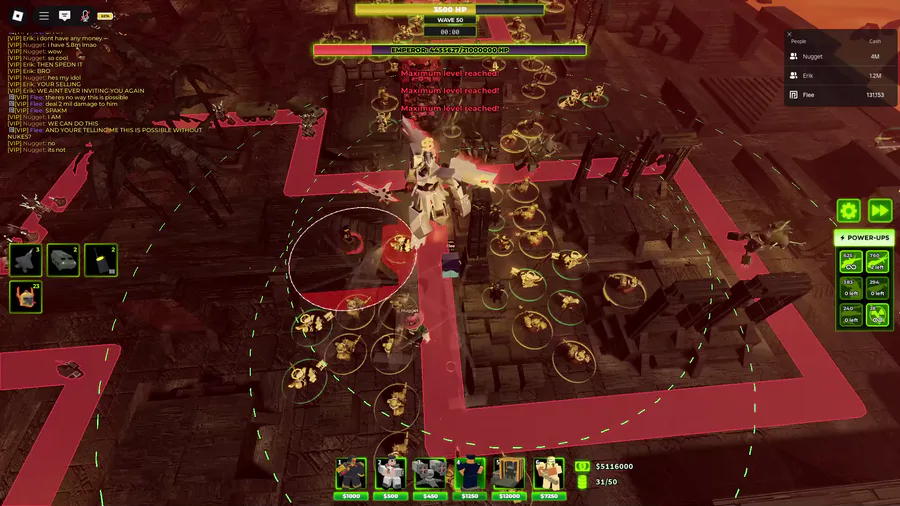Close the player list panel
The height and width of the screenshot is (506, 900).
789,33
